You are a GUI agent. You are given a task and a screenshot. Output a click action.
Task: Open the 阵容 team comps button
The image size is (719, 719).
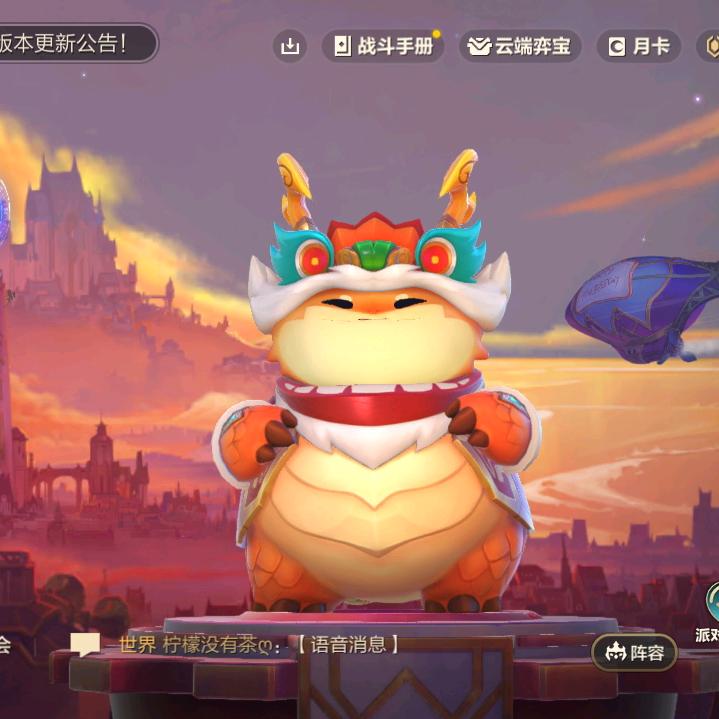634,653
